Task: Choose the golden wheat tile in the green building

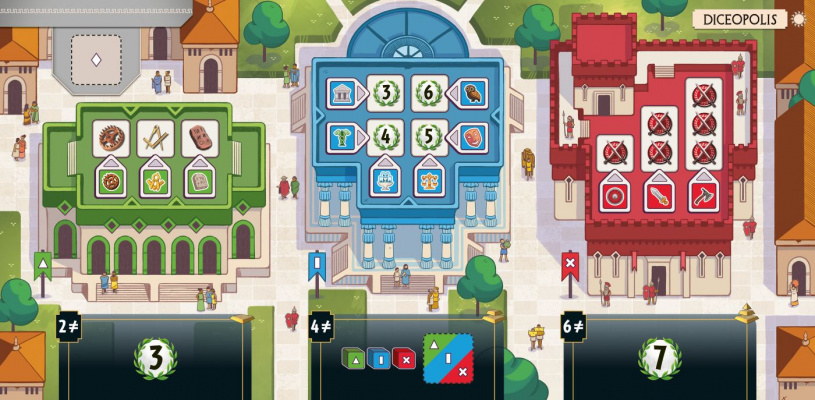Action: click(x=154, y=182)
